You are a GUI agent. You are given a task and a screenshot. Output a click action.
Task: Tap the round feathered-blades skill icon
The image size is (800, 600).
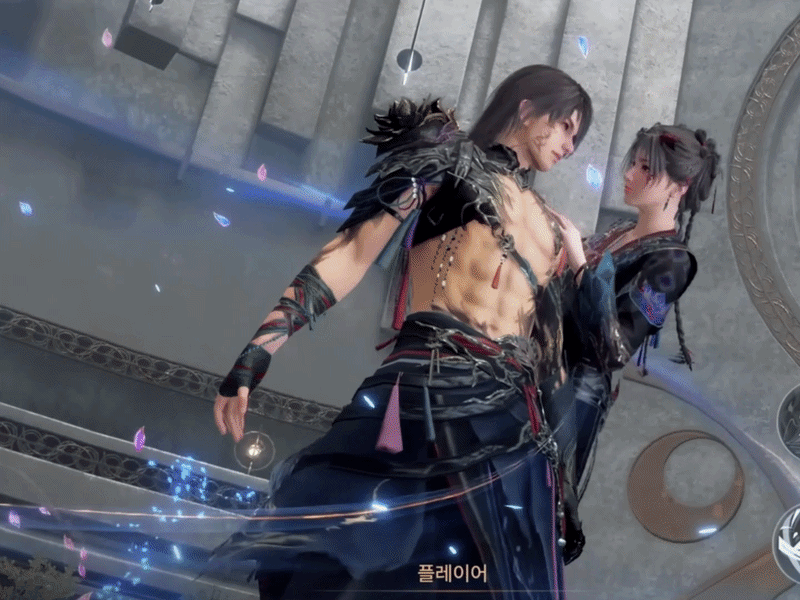pos(791,421)
